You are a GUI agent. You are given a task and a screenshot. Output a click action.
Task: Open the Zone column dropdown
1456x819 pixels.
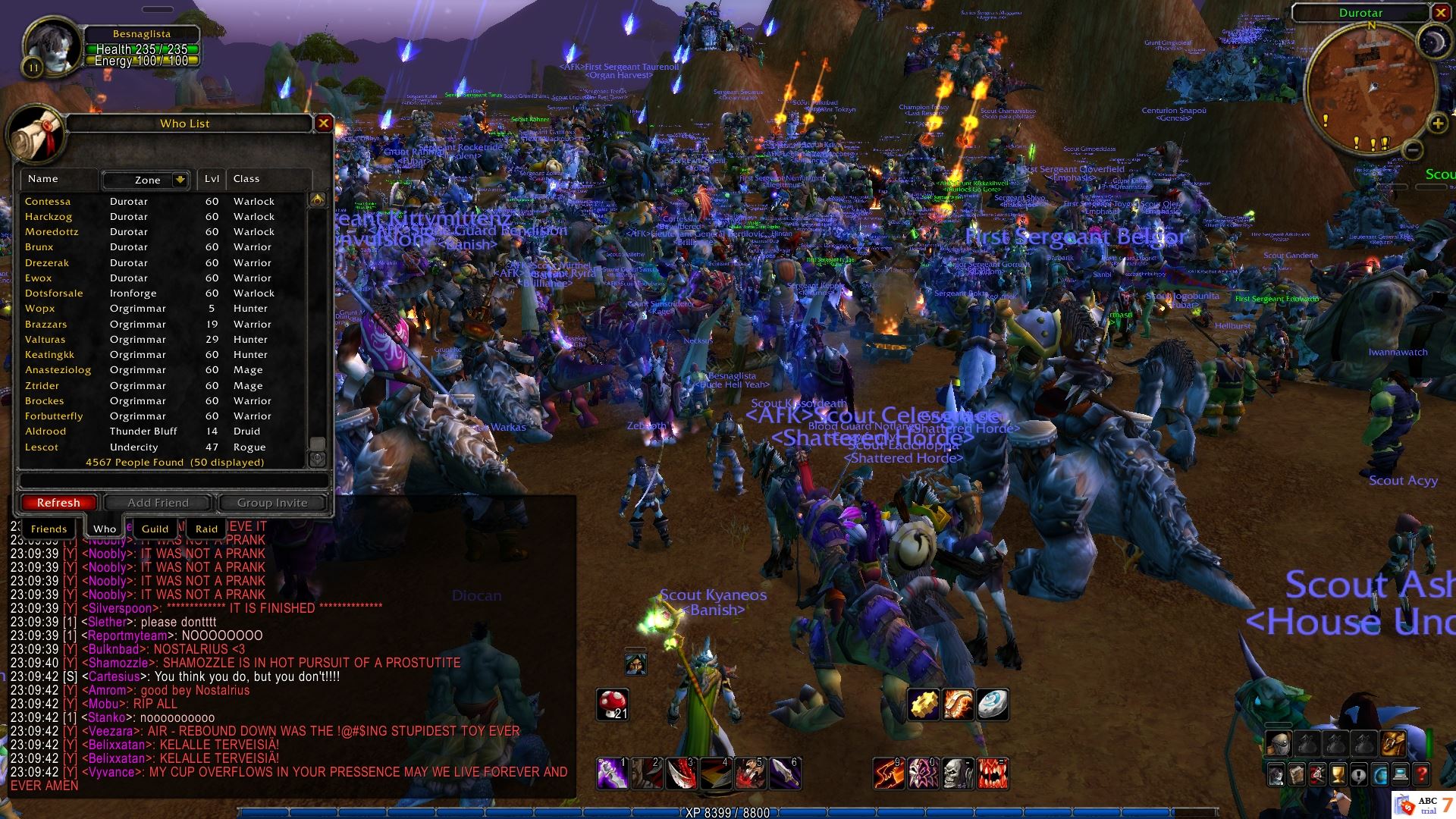[180, 180]
